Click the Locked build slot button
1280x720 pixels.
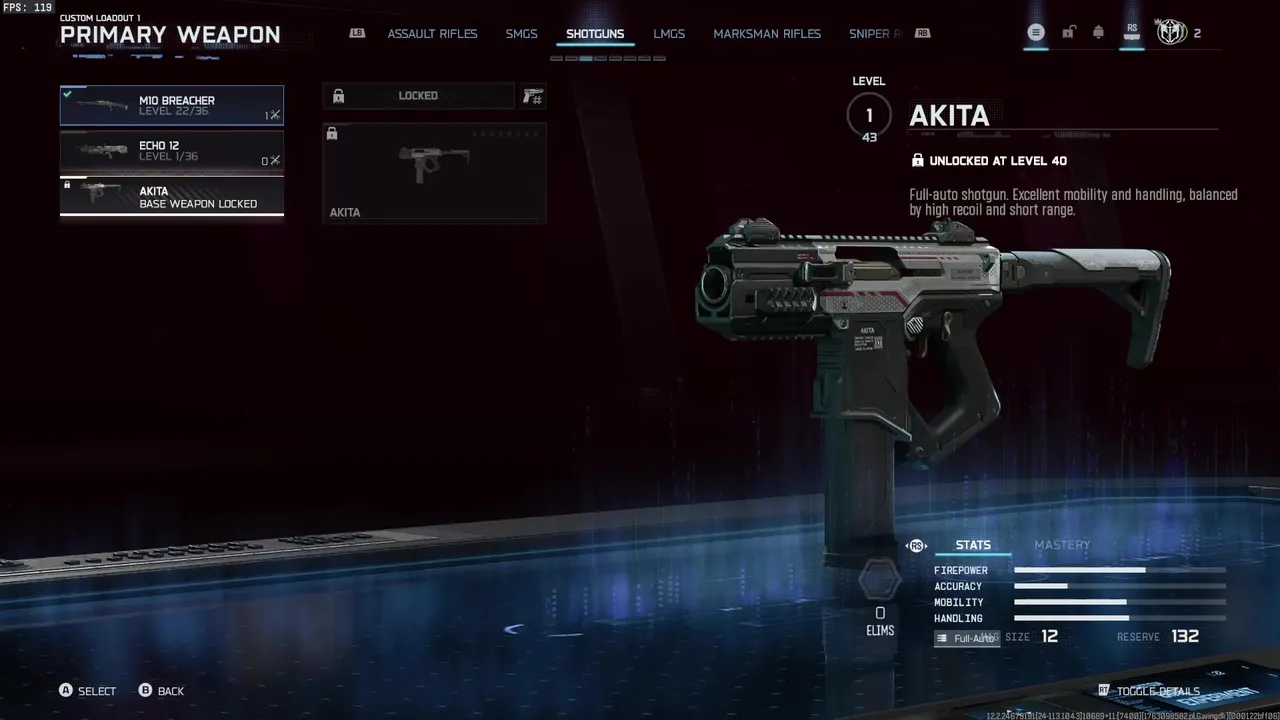[418, 96]
